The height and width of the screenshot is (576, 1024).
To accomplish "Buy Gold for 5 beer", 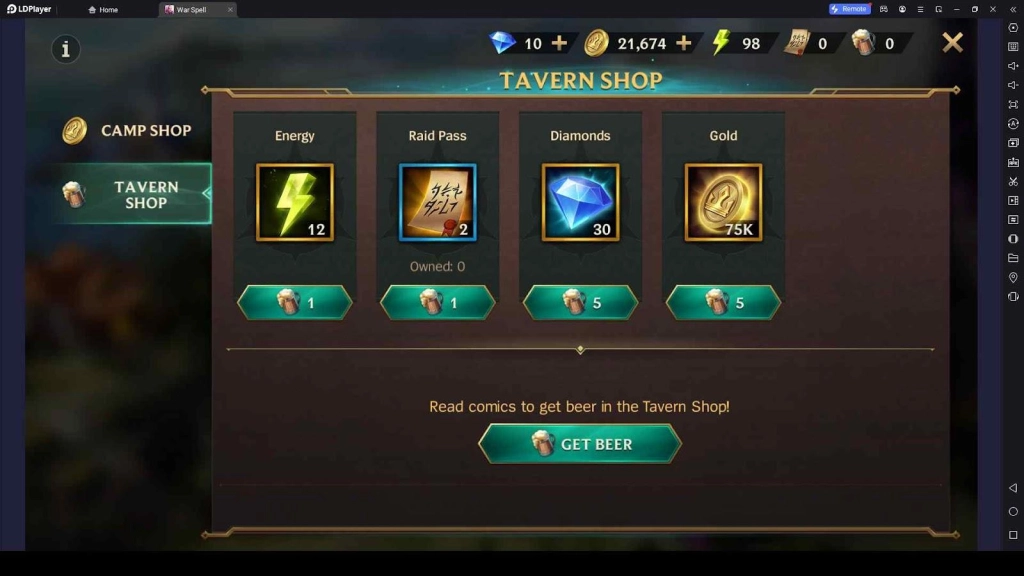I will [x=723, y=302].
